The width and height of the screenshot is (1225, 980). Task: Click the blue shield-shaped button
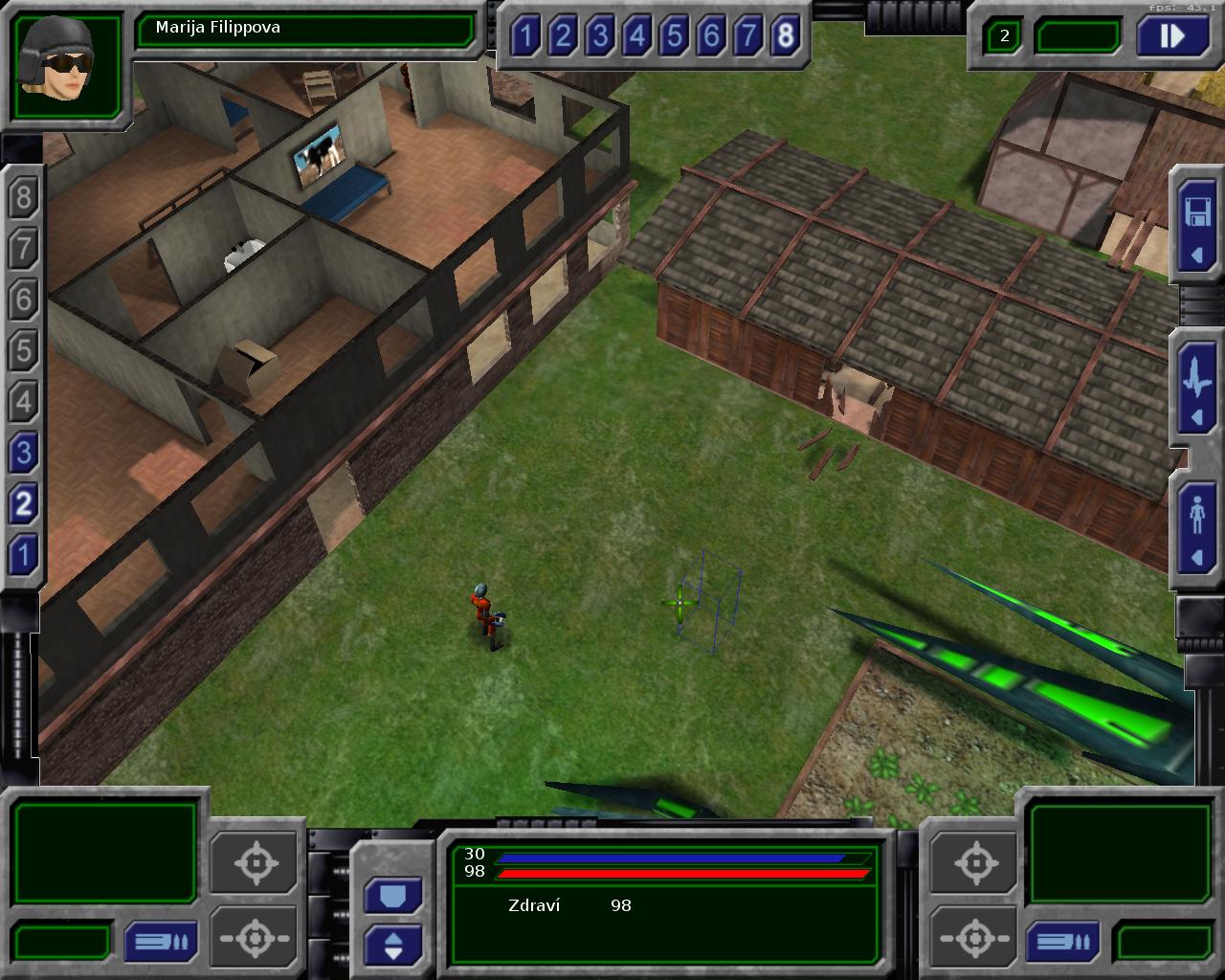[x=392, y=897]
